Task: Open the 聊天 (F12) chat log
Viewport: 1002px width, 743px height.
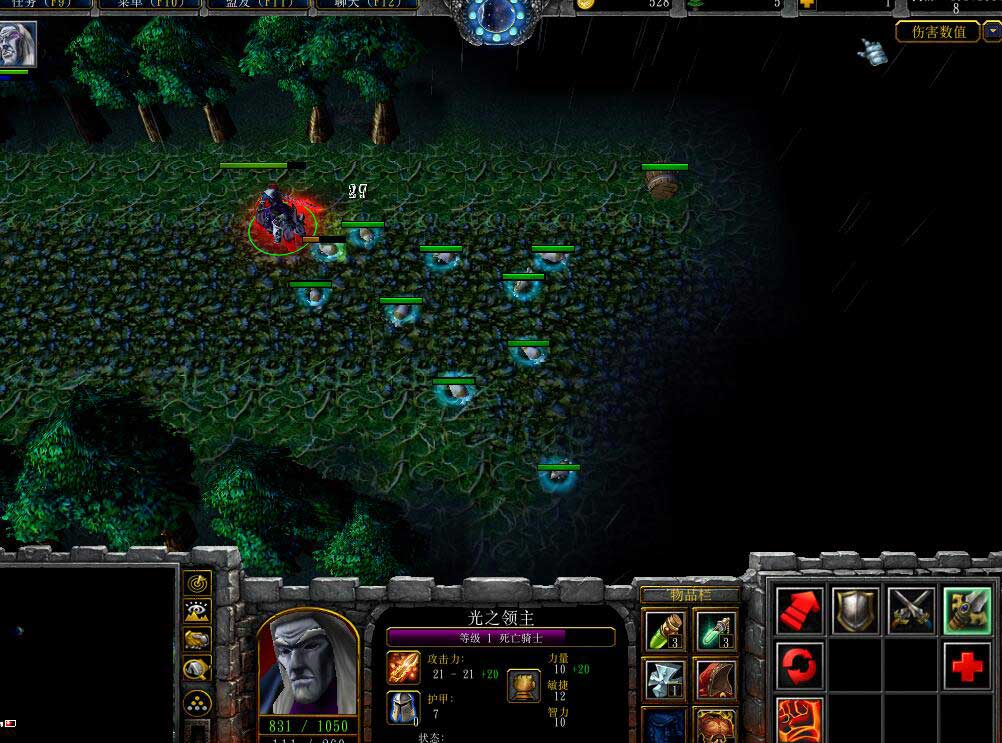Action: (x=364, y=5)
